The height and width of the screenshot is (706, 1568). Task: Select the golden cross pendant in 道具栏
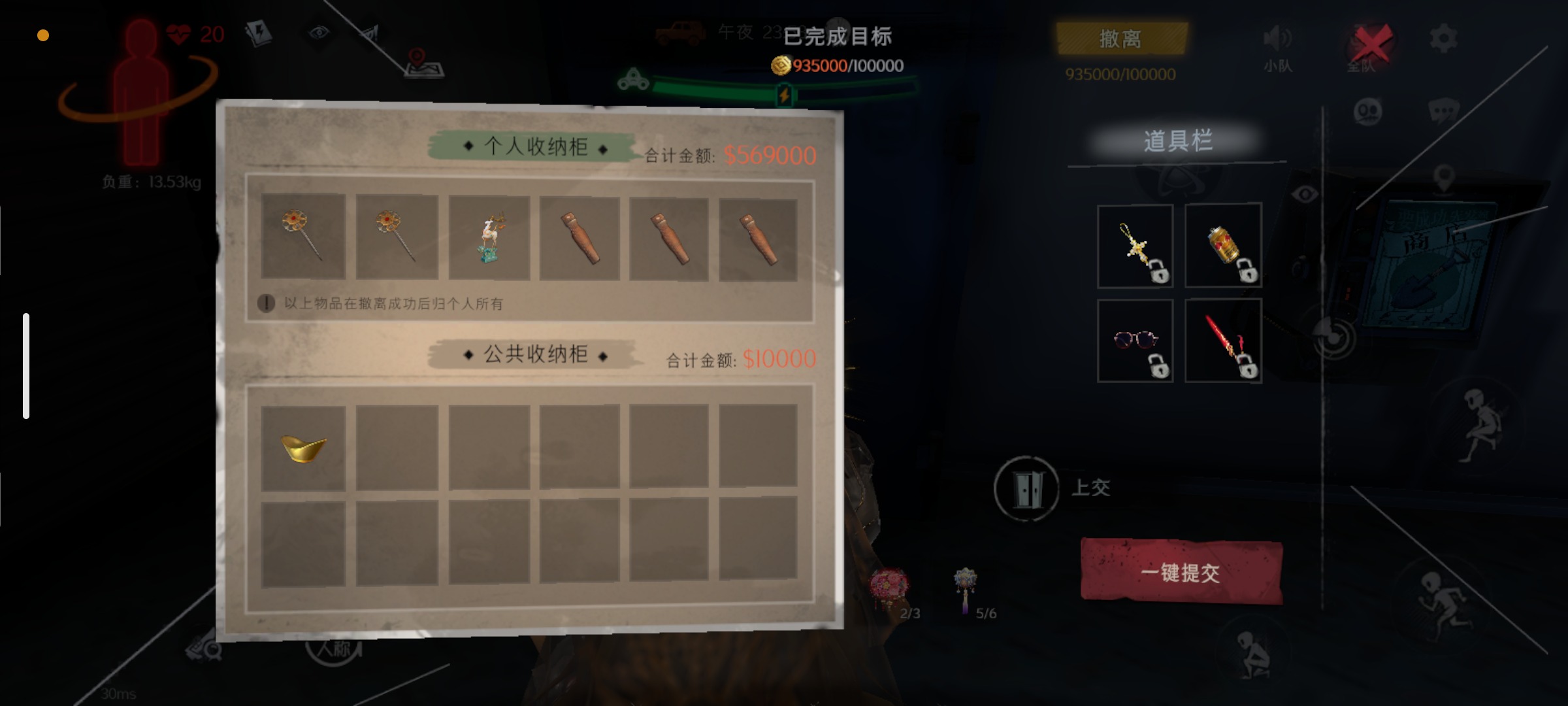[1135, 245]
